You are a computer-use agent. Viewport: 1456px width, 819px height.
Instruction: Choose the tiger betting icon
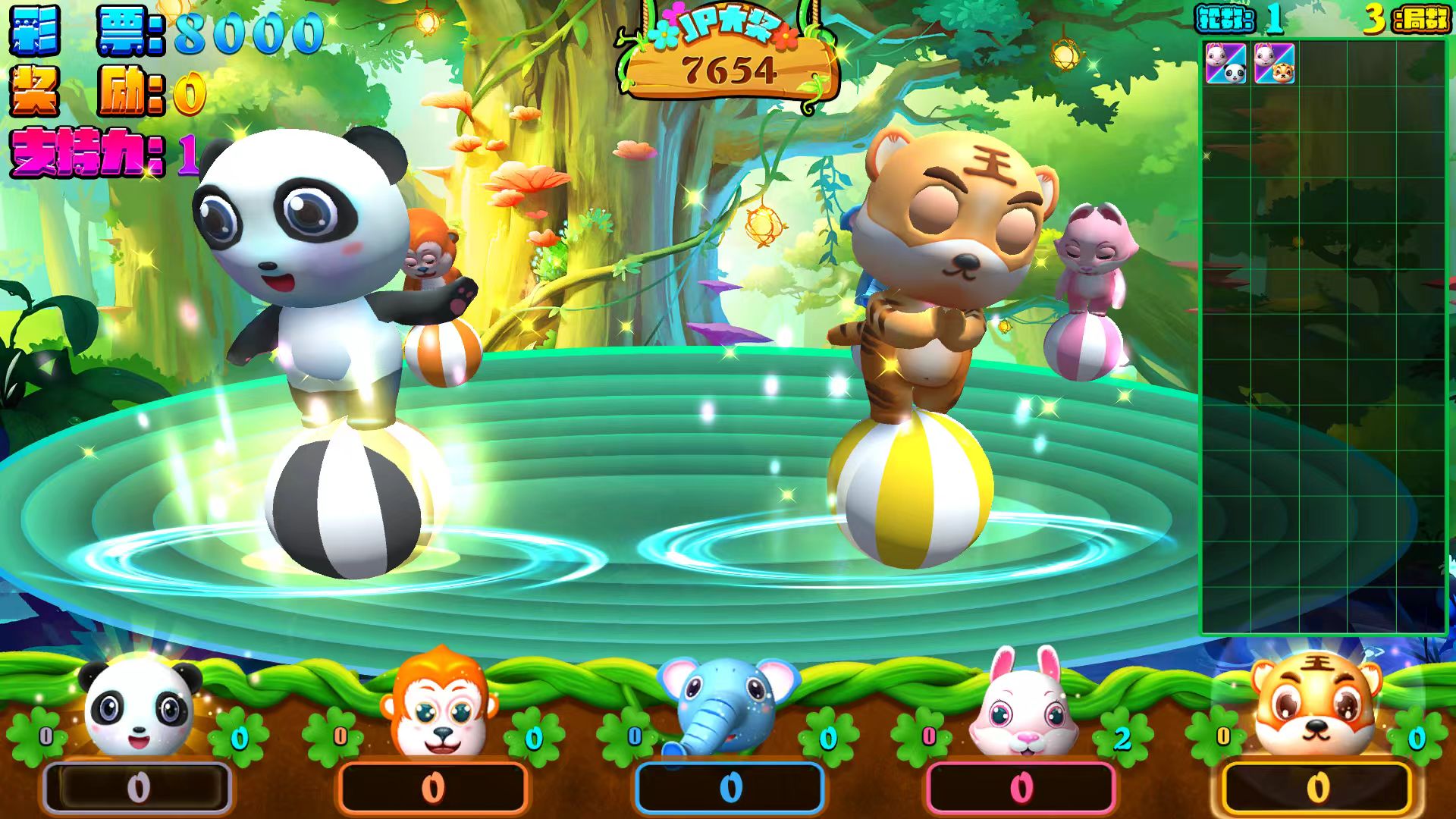[x=1316, y=705]
